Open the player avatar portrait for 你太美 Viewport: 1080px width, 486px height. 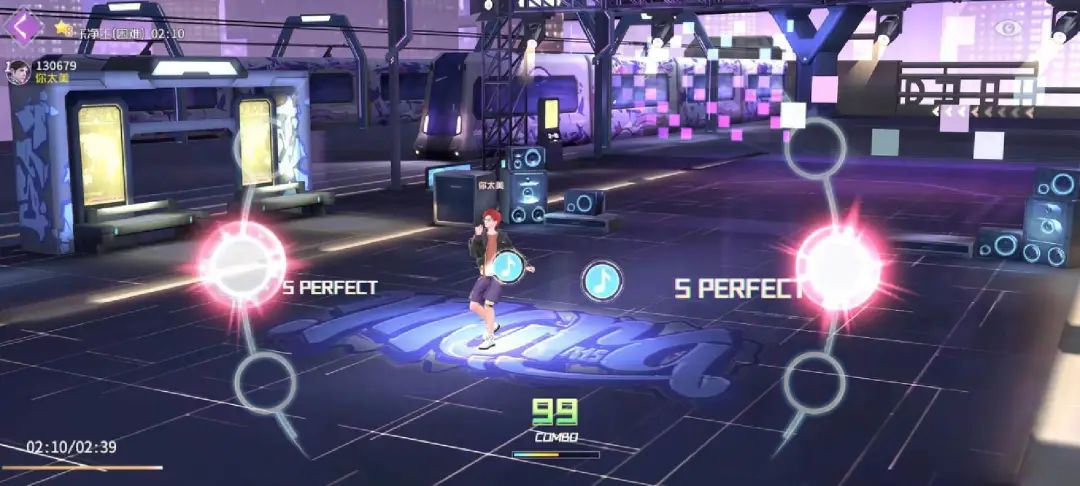[18, 73]
